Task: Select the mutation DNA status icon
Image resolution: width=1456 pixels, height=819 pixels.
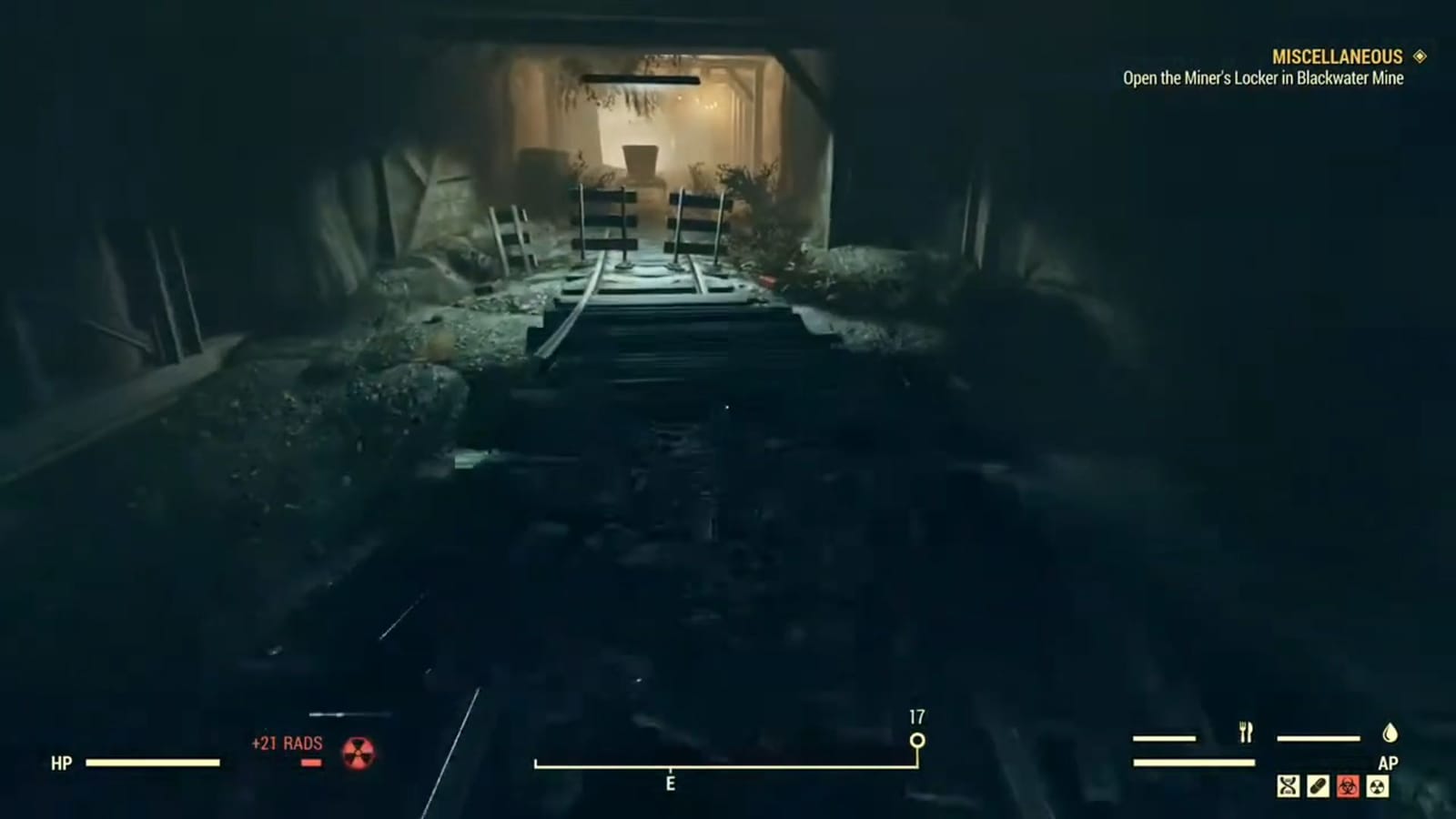Action: [x=1287, y=784]
